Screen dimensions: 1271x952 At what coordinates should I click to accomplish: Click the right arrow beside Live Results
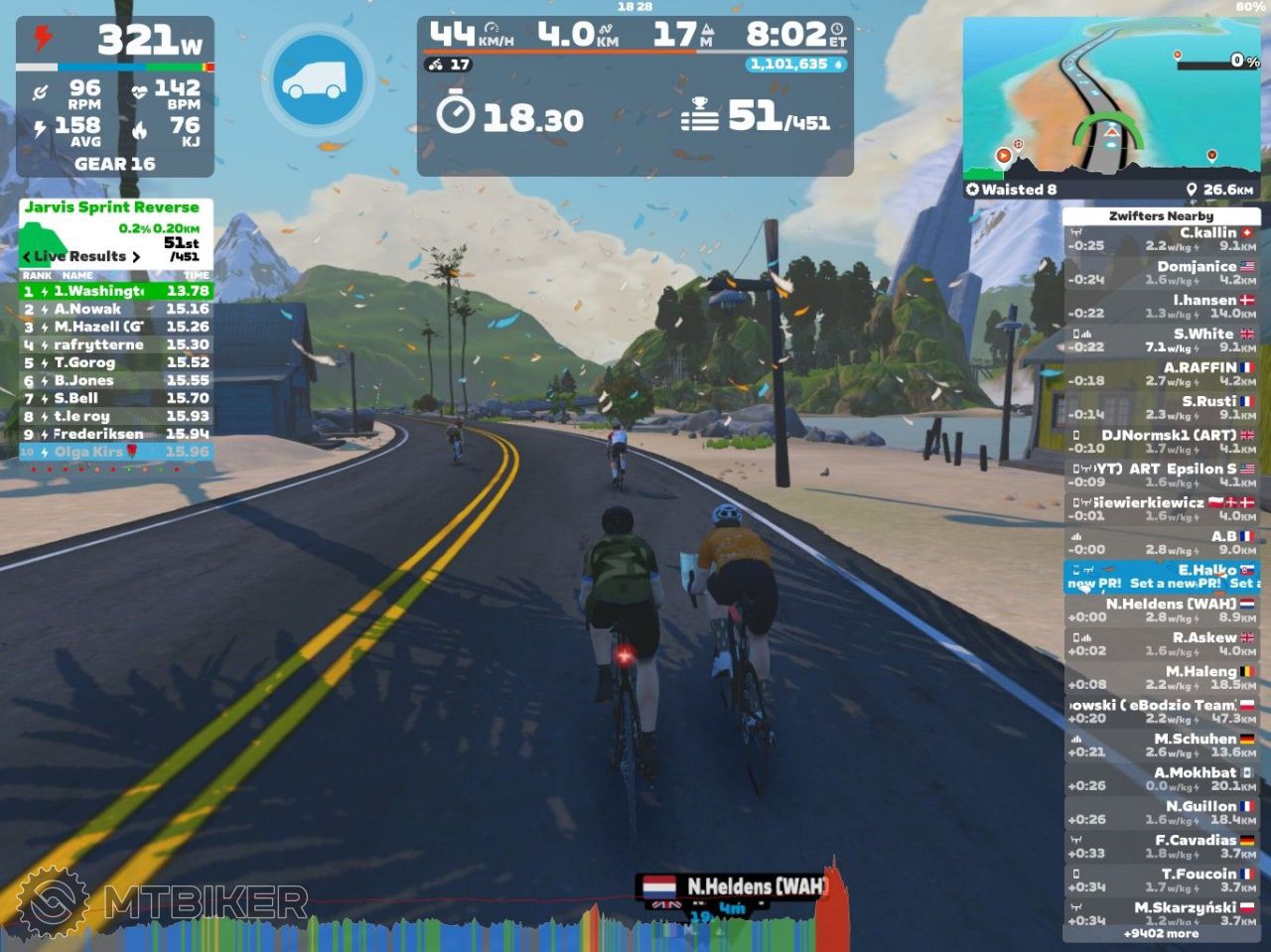pyautogui.click(x=136, y=257)
